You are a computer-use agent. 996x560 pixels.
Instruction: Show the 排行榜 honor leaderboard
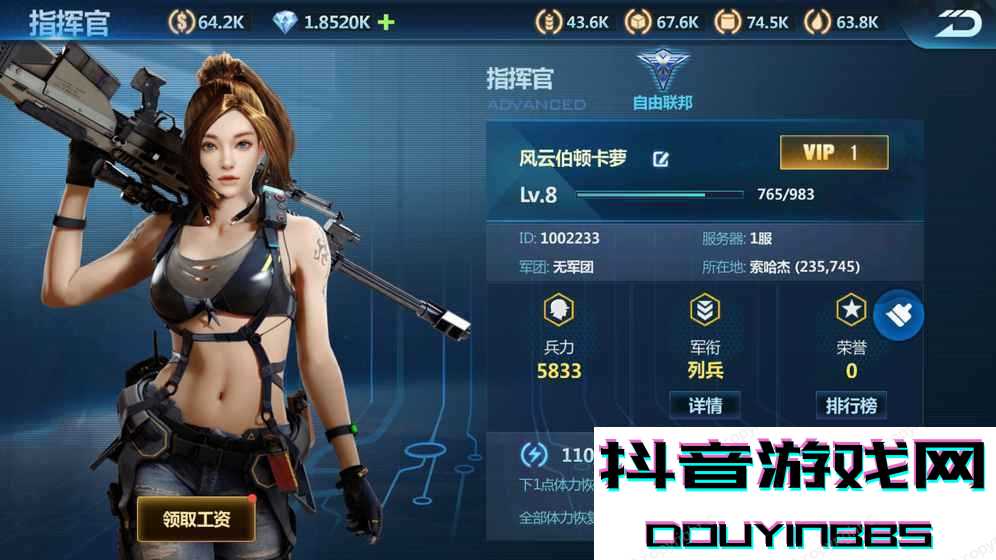click(851, 405)
